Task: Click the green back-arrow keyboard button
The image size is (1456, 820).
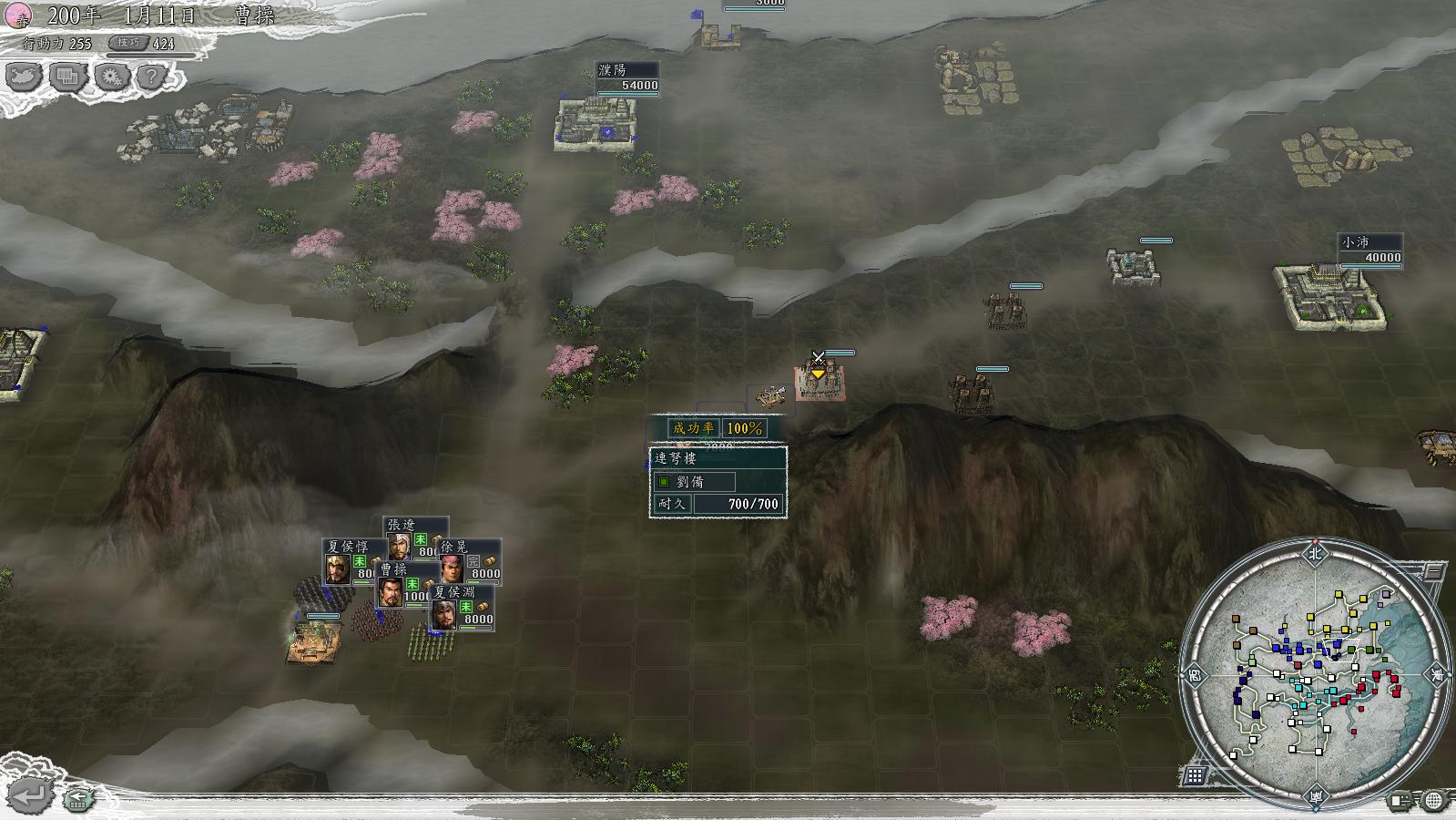Action: [x=78, y=799]
